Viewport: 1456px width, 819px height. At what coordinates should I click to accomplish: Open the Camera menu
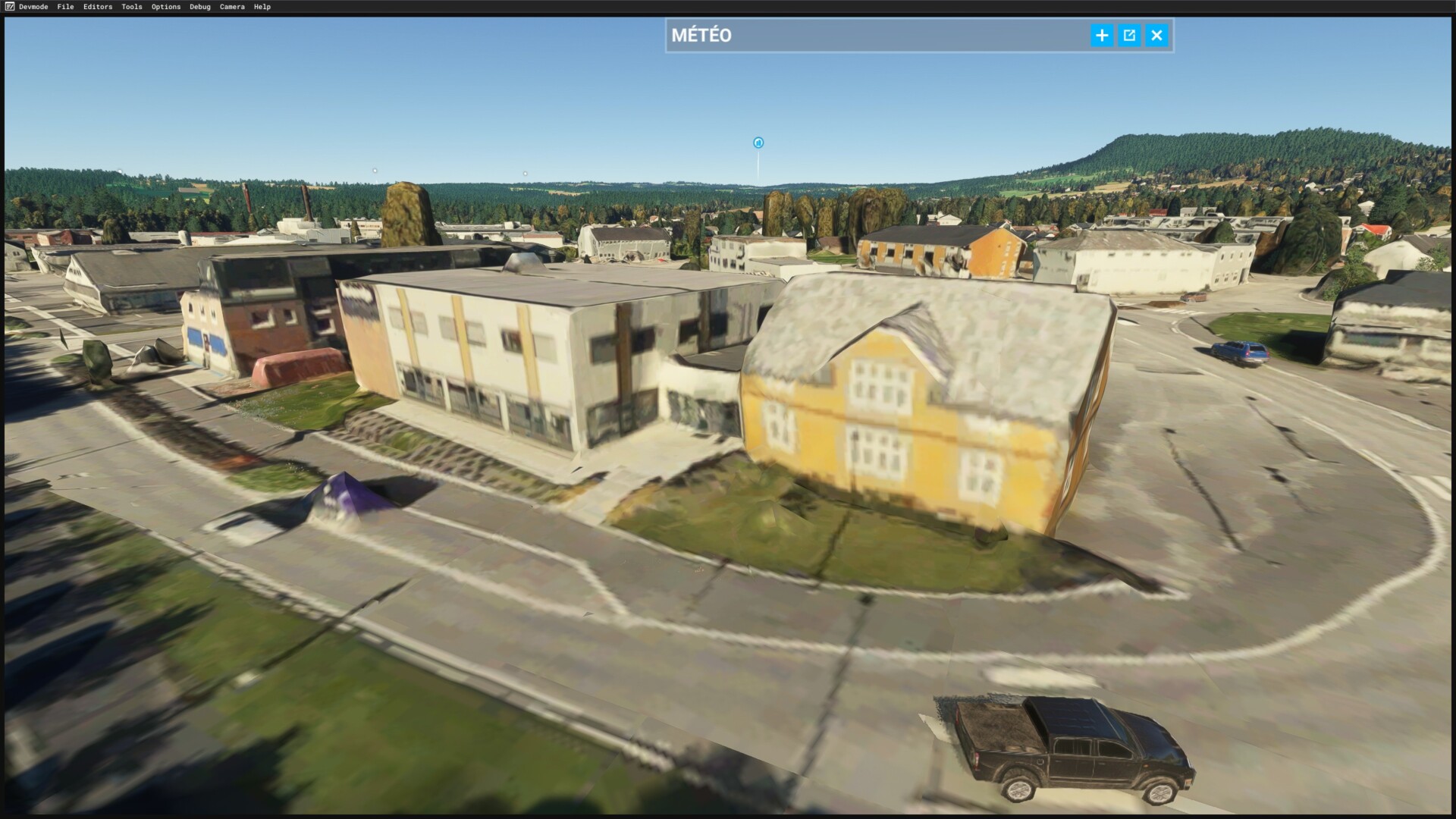tap(232, 7)
